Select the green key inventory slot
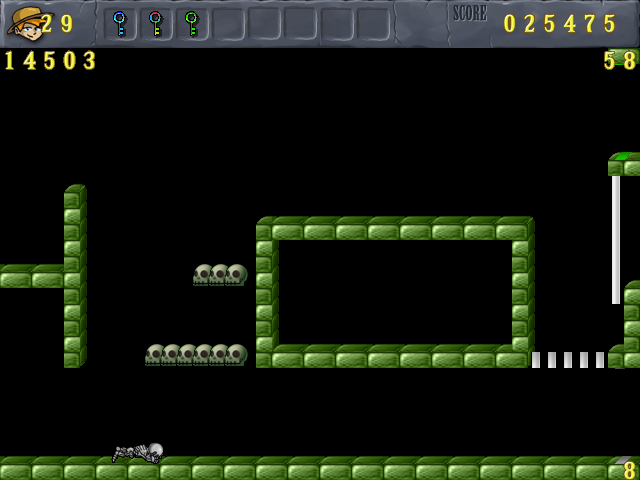 point(191,23)
